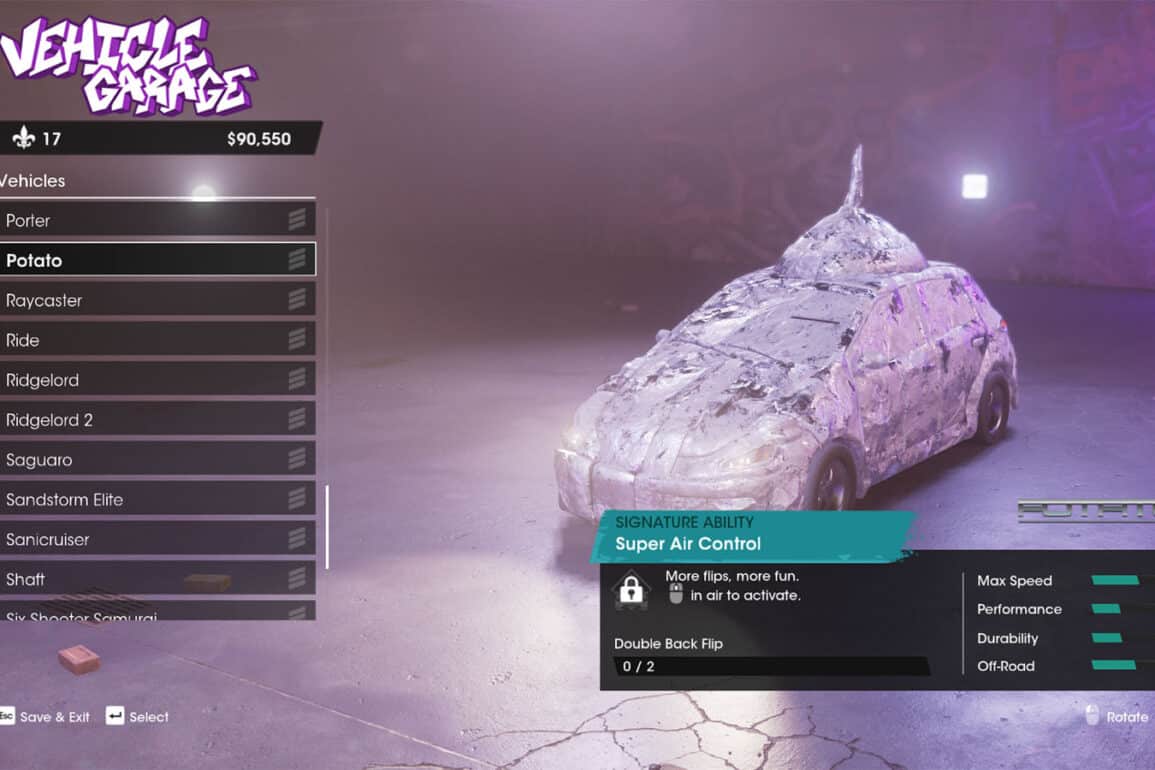This screenshot has width=1155, height=770.
Task: Click the vehicle list scrollbar
Action: 326,527
